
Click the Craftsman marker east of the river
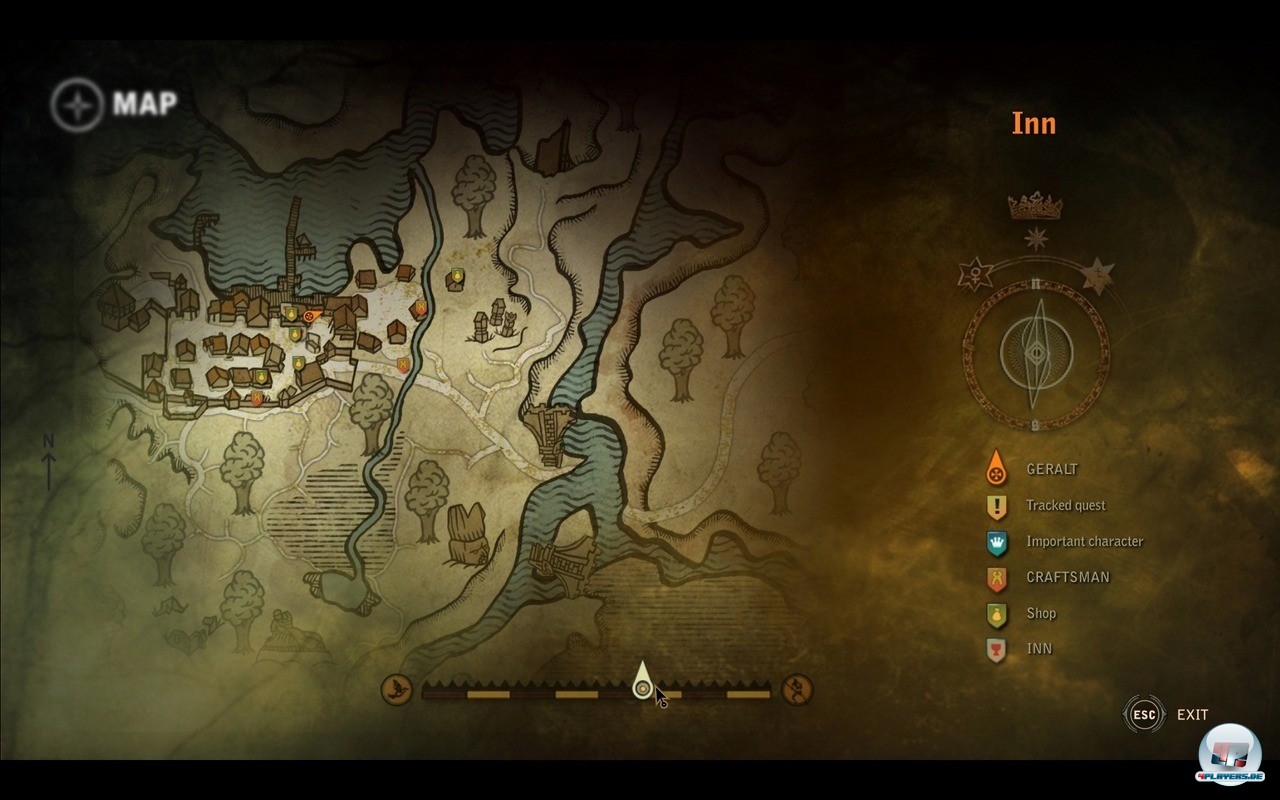pyautogui.click(x=419, y=309)
